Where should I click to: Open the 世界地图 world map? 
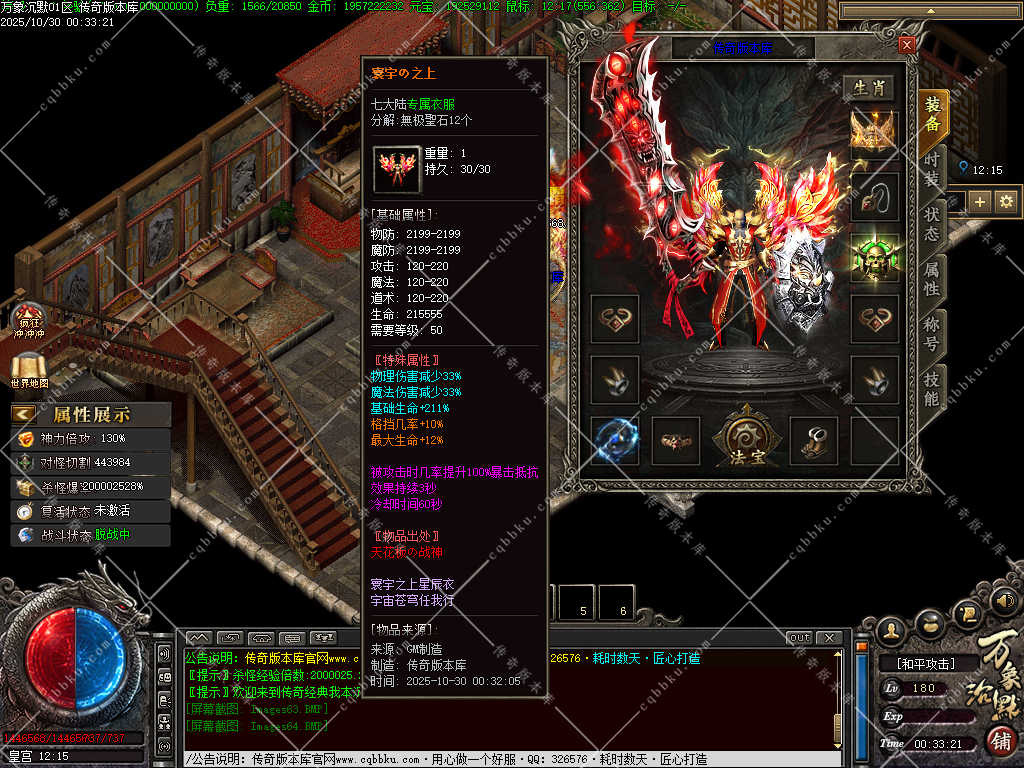(x=29, y=370)
